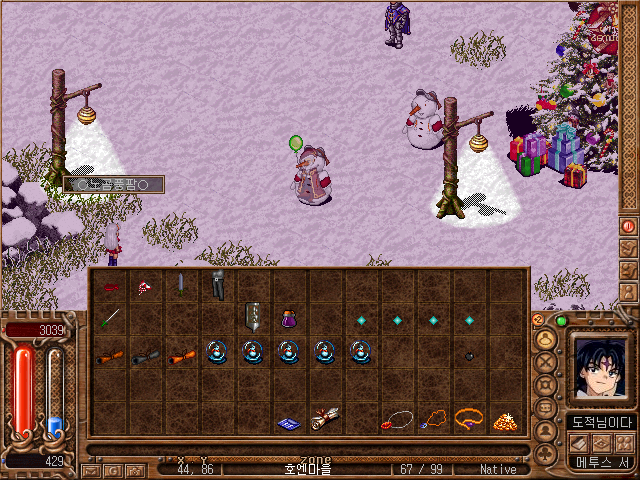Pick the gray studded shield item
Screen dimensions: 640x480
click(253, 317)
